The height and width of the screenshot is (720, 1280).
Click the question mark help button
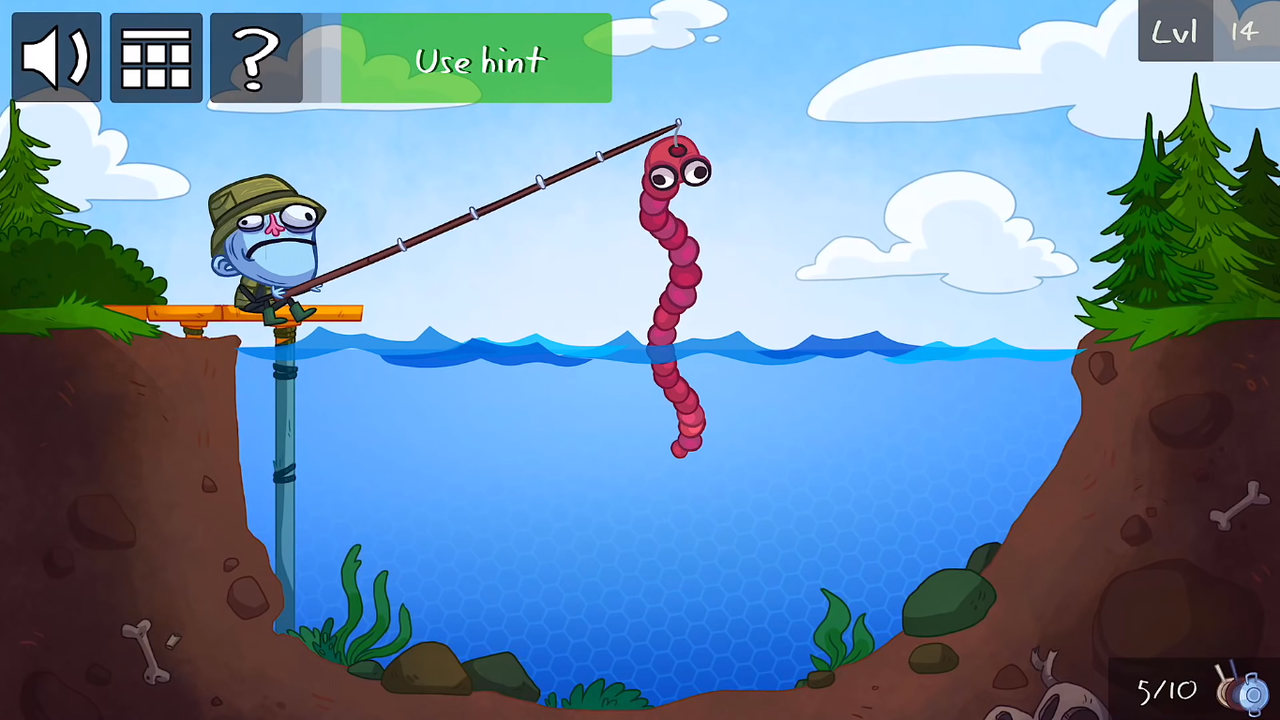pyautogui.click(x=256, y=58)
